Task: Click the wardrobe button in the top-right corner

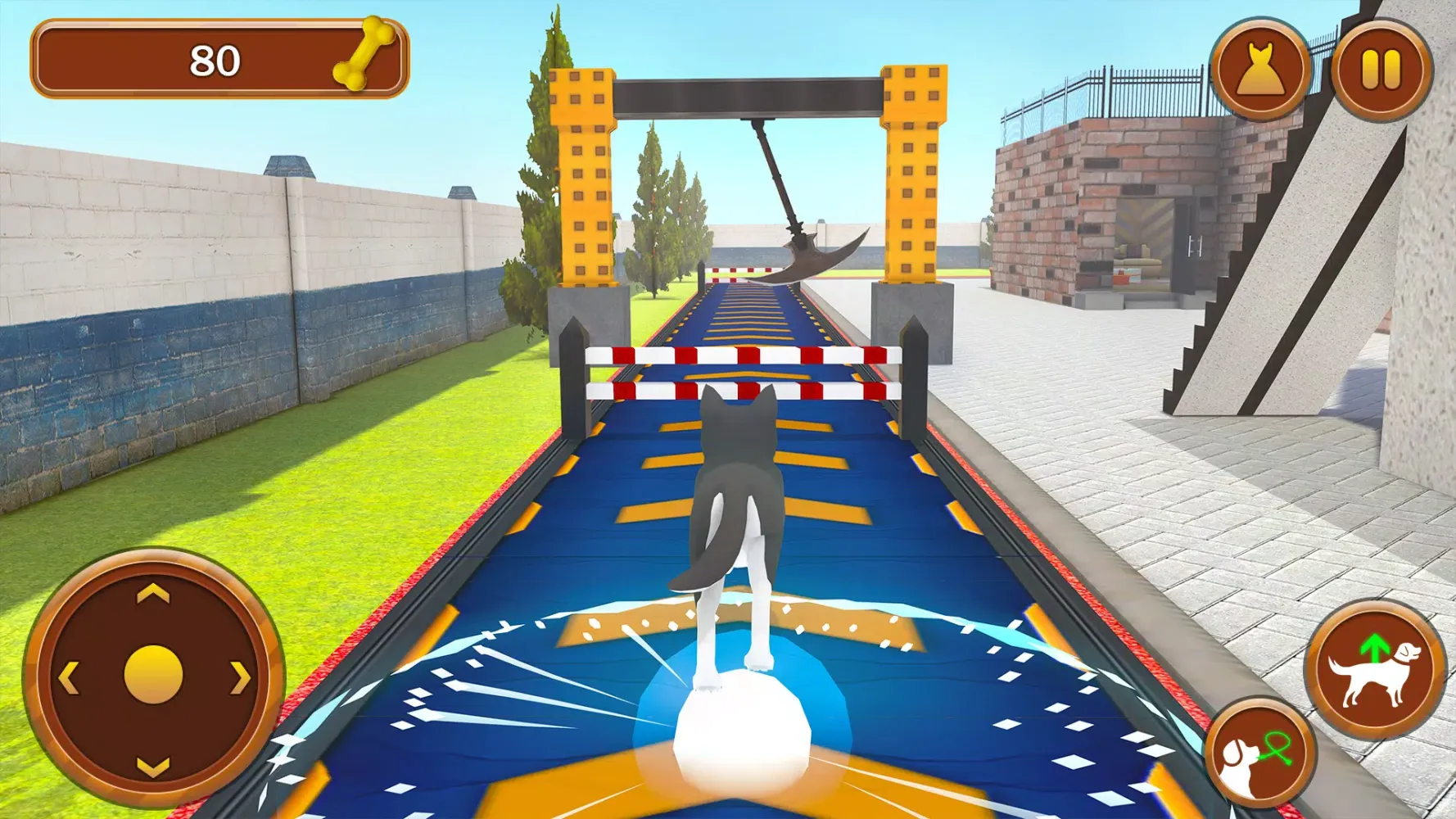Action: tap(1260, 70)
